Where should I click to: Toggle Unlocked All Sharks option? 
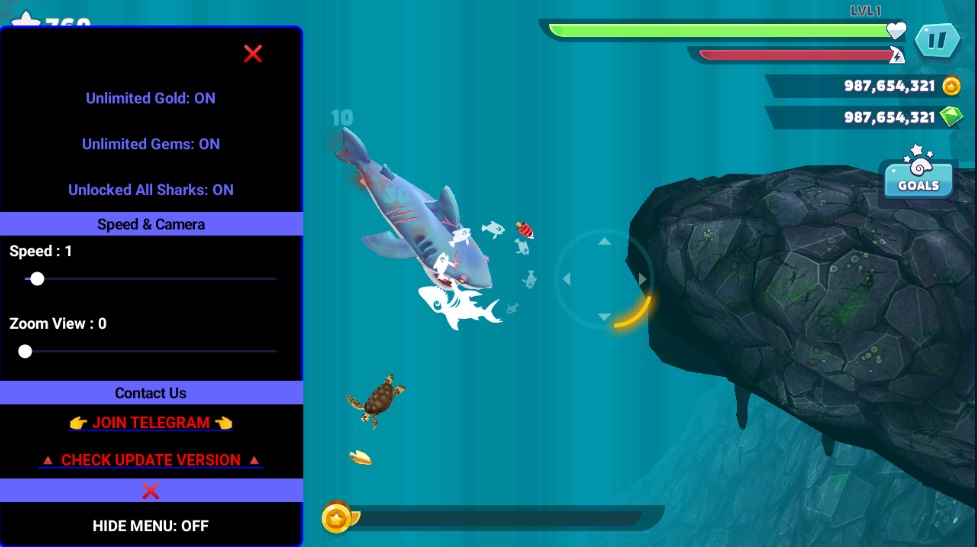pos(150,190)
